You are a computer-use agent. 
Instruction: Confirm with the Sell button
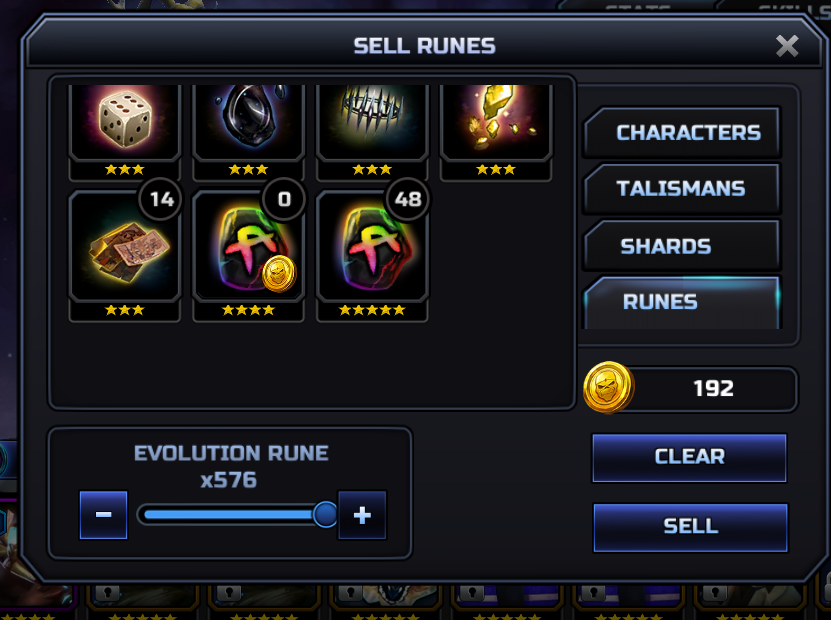[690, 526]
